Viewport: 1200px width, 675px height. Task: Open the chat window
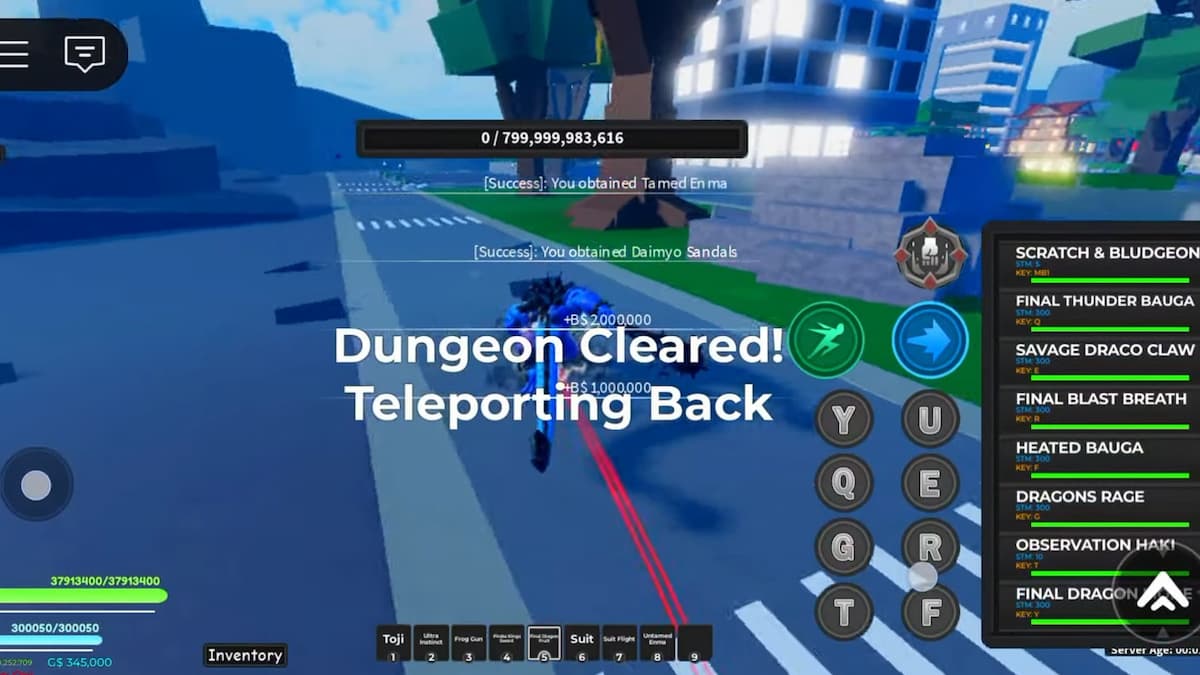[84, 53]
